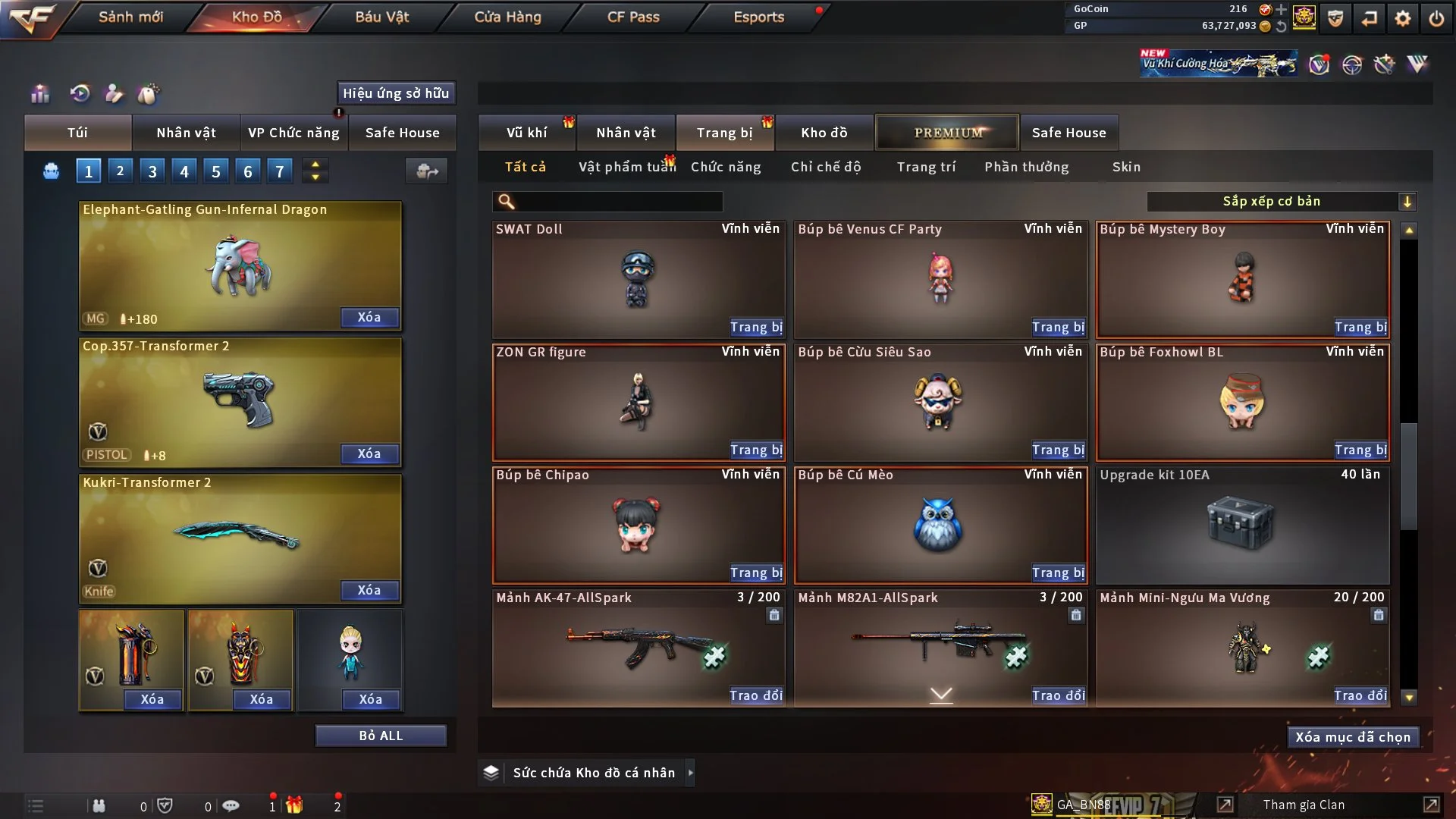Image resolution: width=1456 pixels, height=819 pixels.
Task: Remove the Cop.357-Transformer 2 pistol with Xóa
Action: [369, 453]
